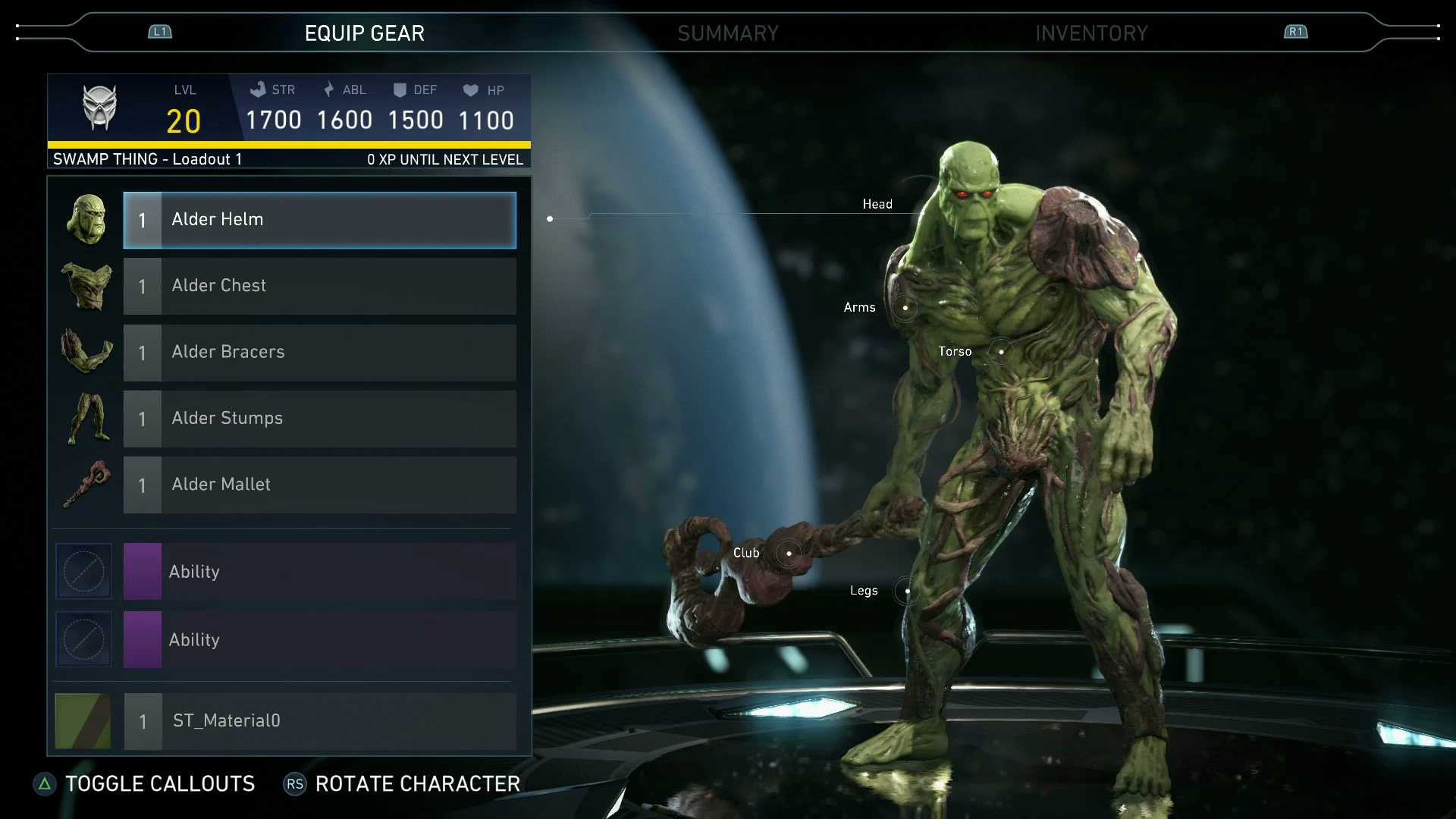Select the Legs callout marker
The height and width of the screenshot is (819, 1456).
[x=907, y=591]
